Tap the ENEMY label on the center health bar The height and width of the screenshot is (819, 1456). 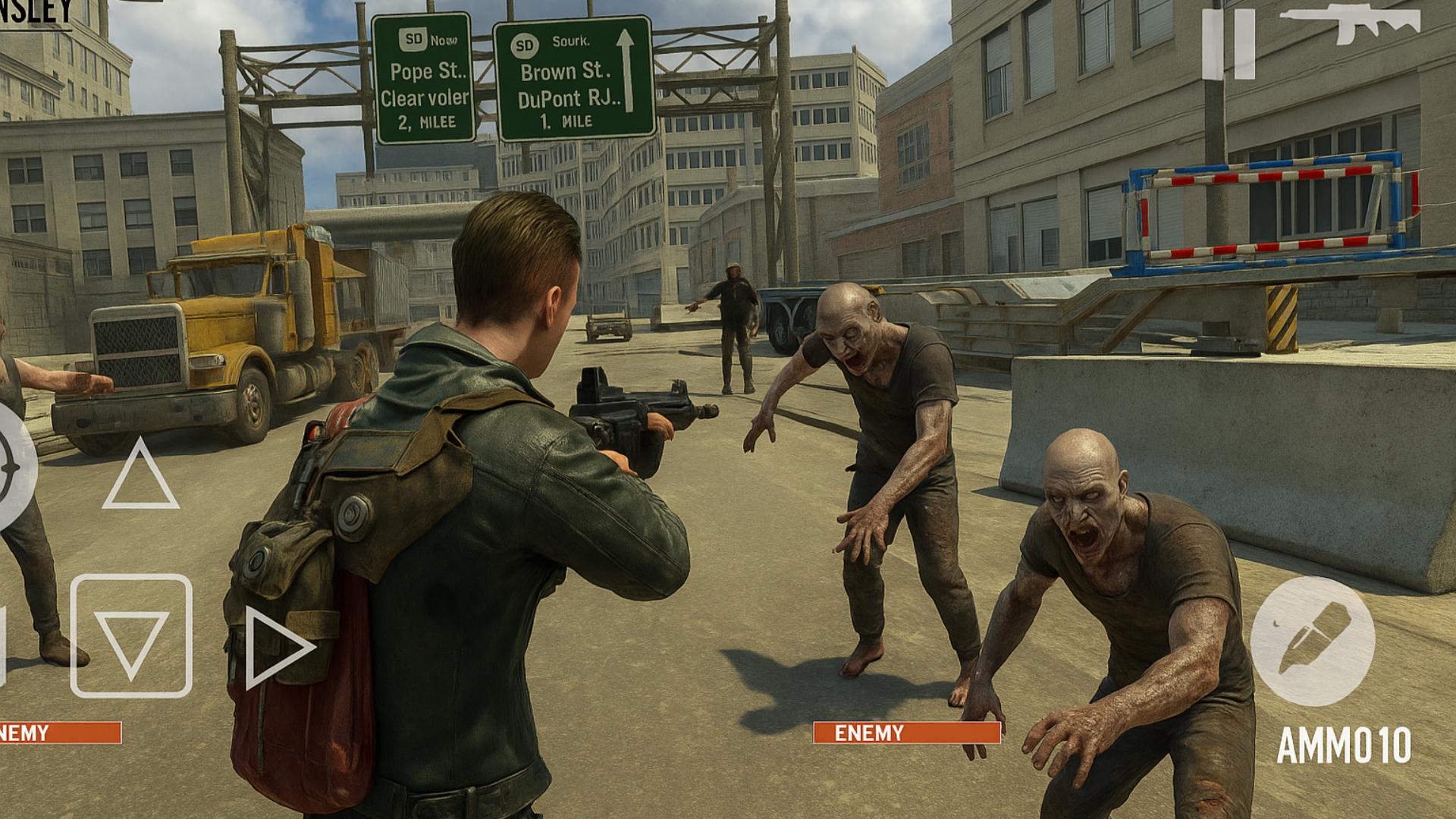point(868,733)
